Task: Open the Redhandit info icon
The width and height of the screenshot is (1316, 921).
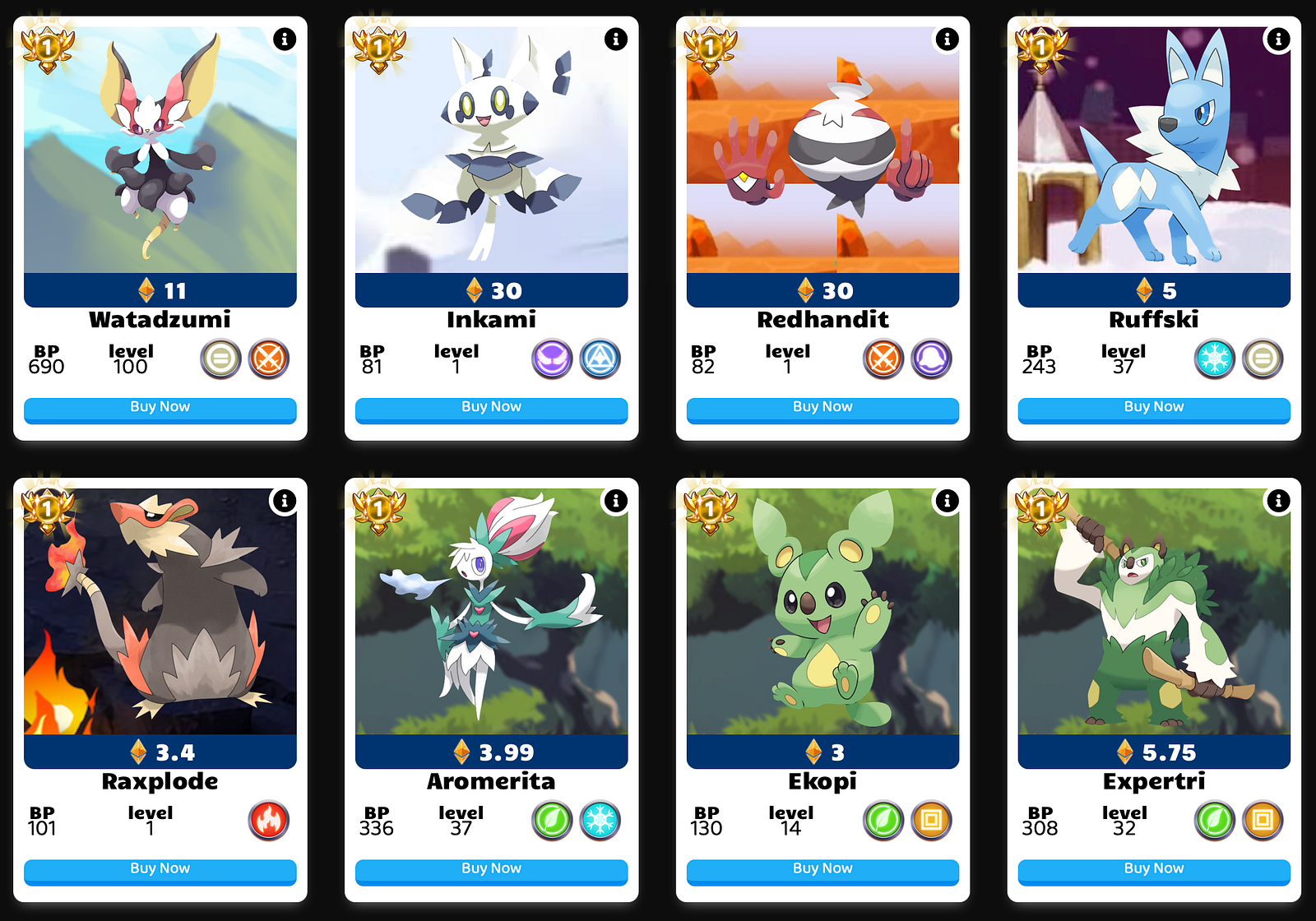Action: click(x=948, y=39)
